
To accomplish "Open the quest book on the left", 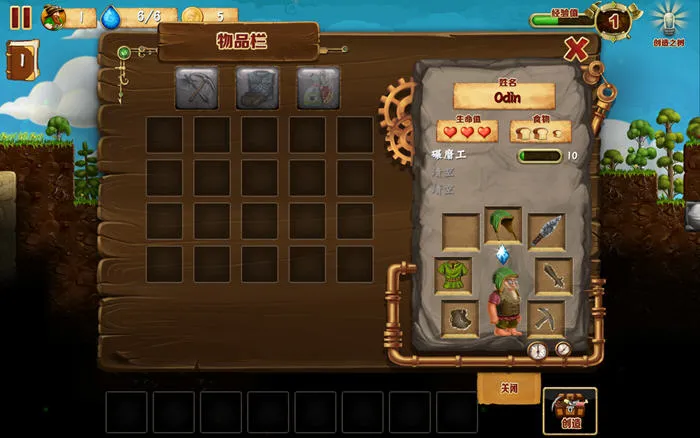I will pyautogui.click(x=21, y=60).
